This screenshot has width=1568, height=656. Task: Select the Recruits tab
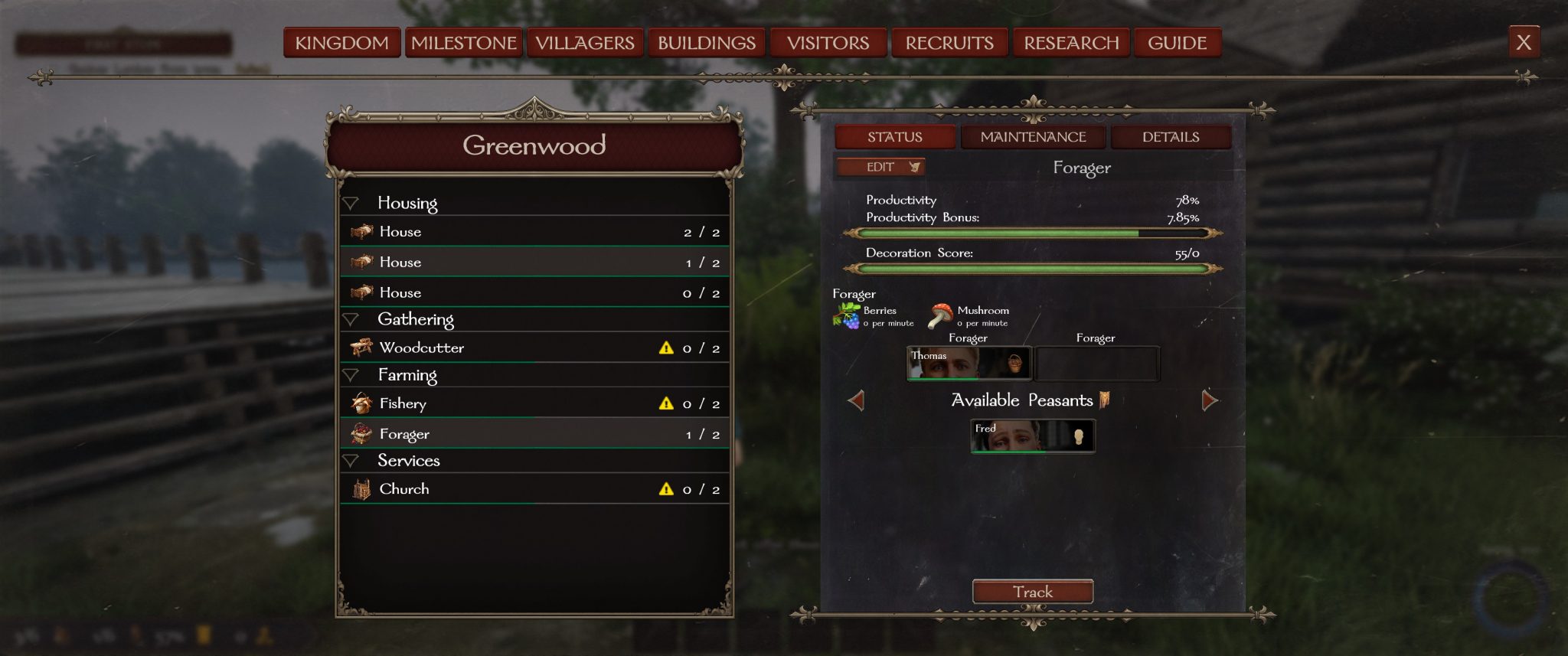click(x=949, y=43)
